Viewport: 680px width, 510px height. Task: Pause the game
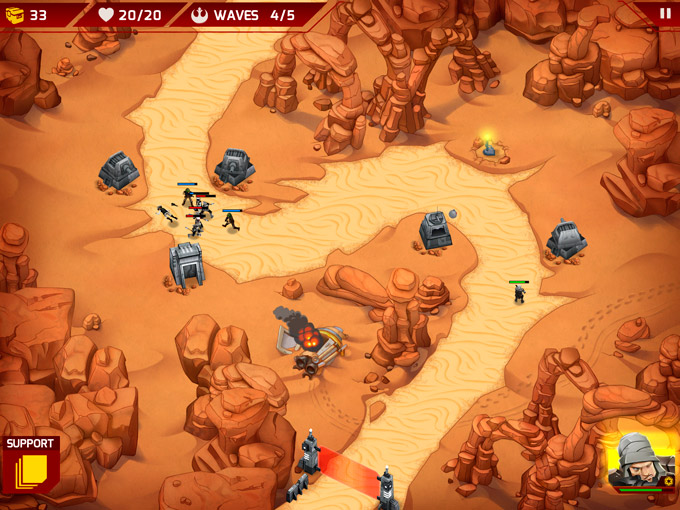pyautogui.click(x=665, y=14)
